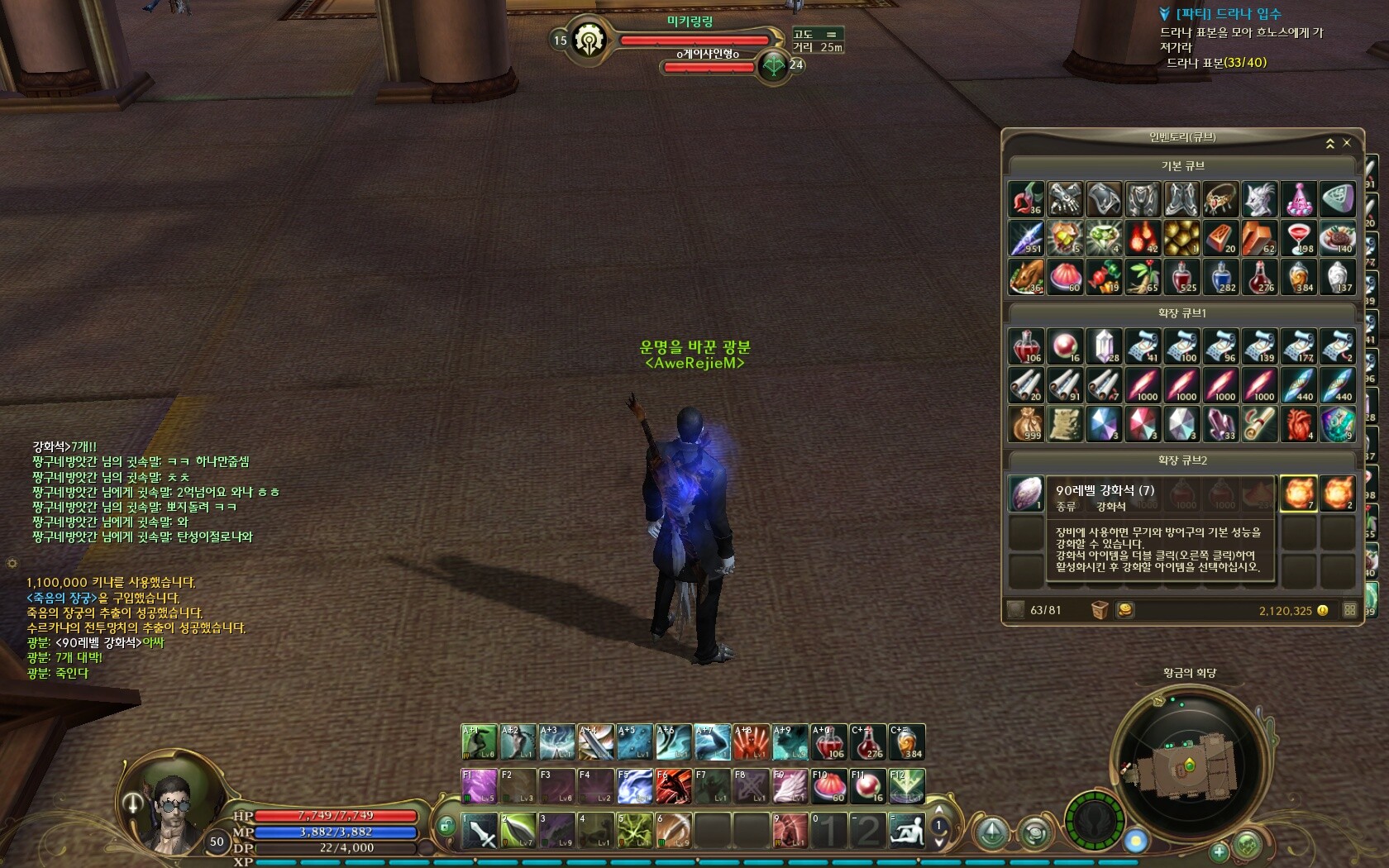This screenshot has height=868, width=1389.
Task: Select the blue mana potion stack of 282
Action: [x=1220, y=277]
